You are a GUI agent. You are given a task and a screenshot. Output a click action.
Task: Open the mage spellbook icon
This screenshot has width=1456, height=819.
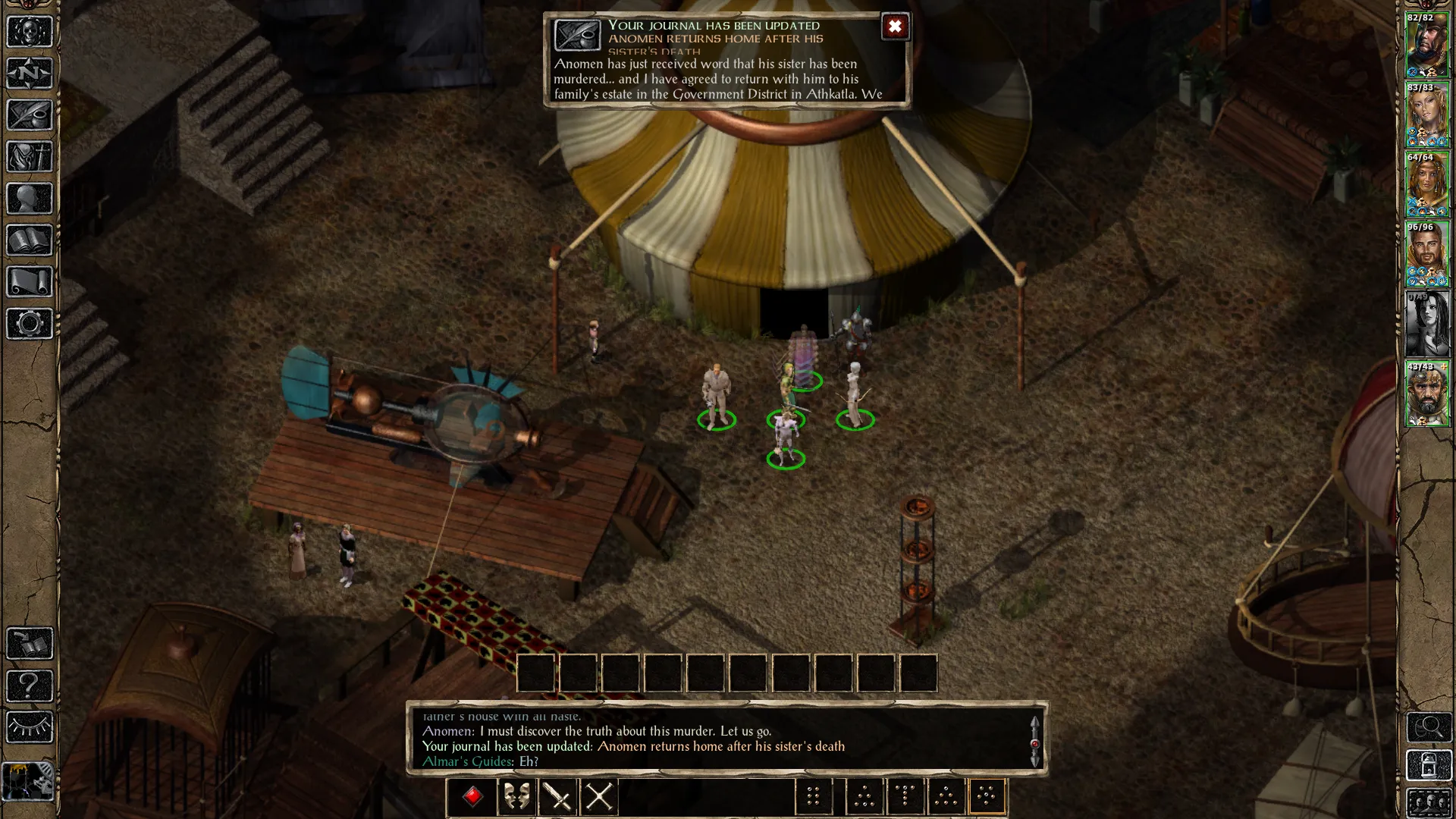(30, 240)
